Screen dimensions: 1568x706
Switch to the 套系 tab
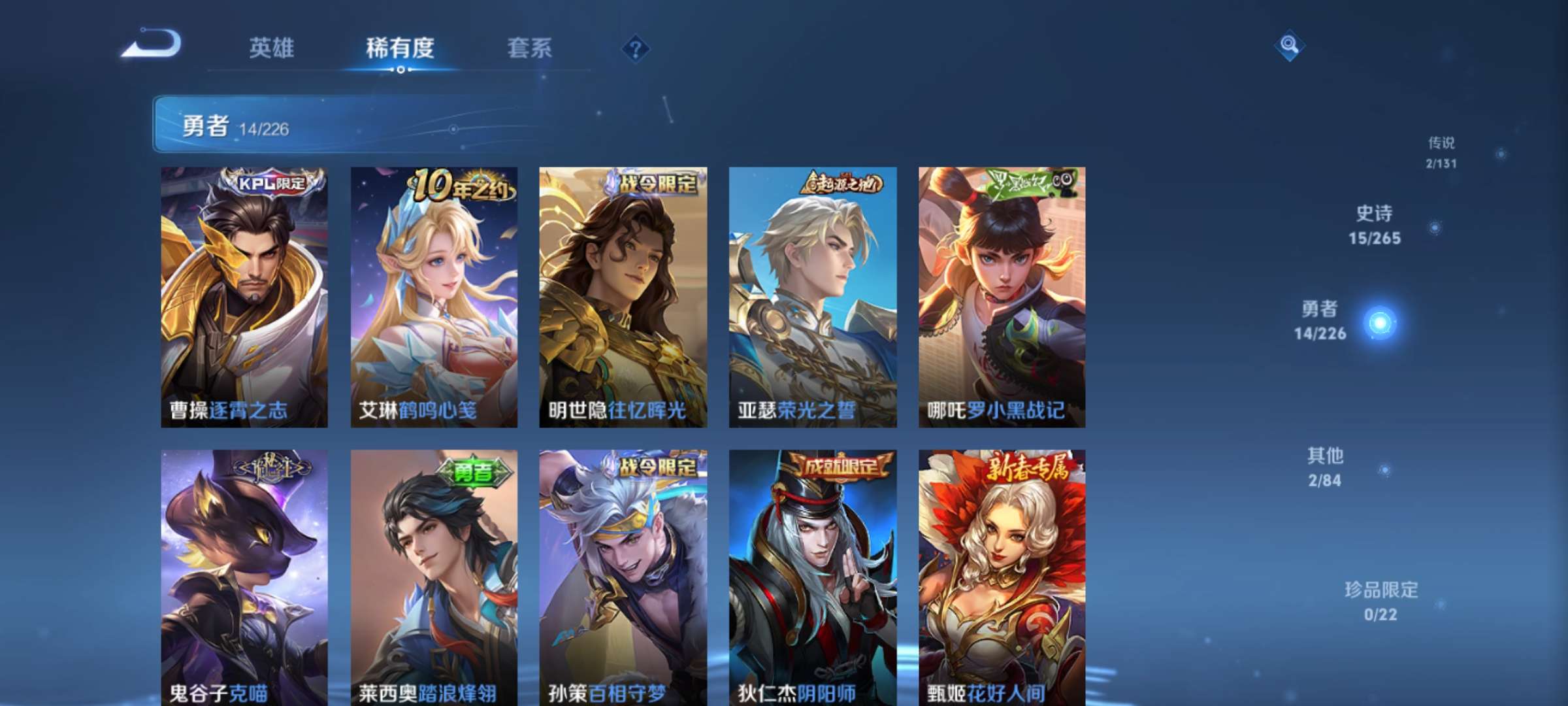point(529,48)
